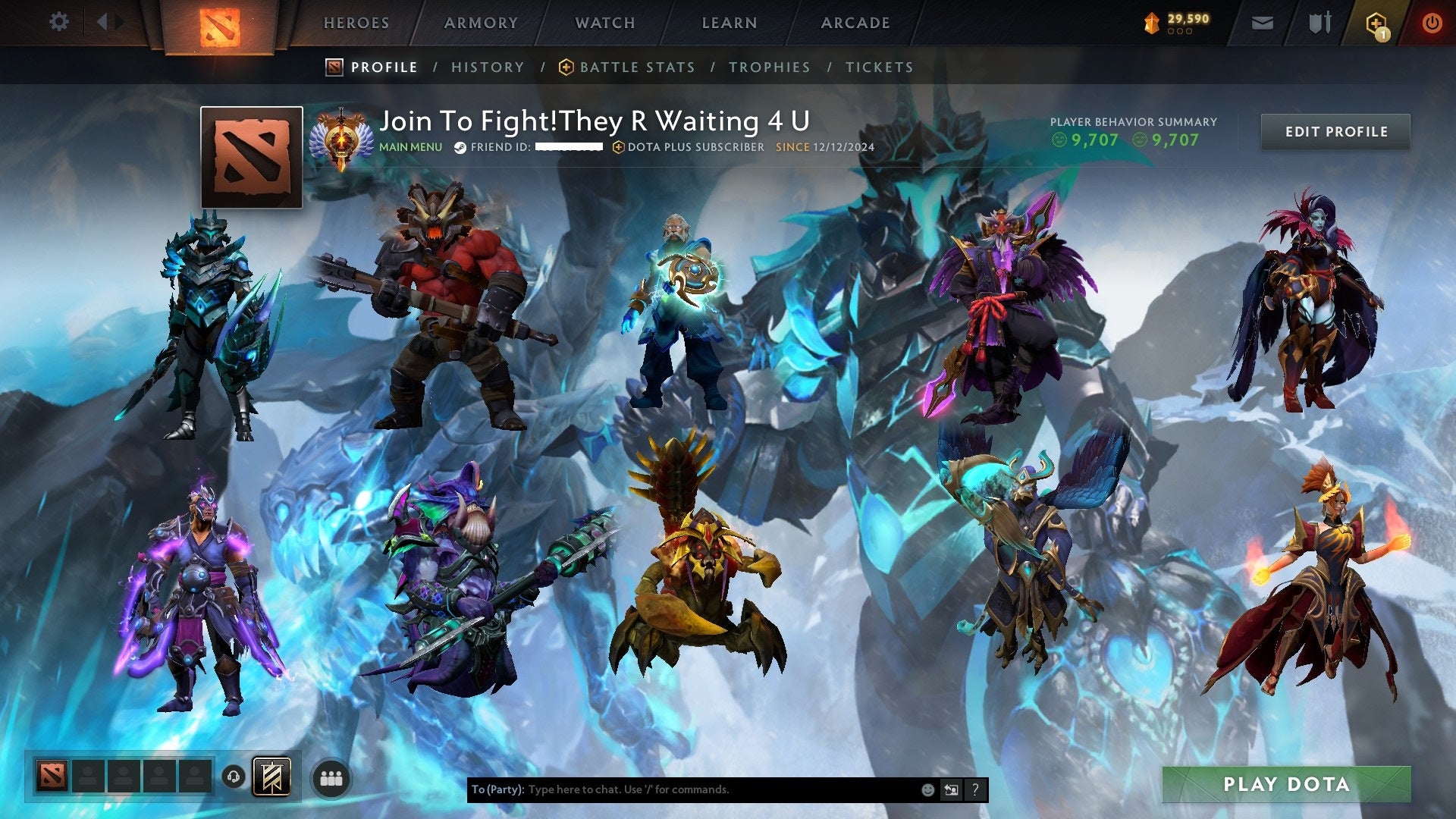The width and height of the screenshot is (1456, 819).
Task: Click the power exit icon
Action: 1432,23
